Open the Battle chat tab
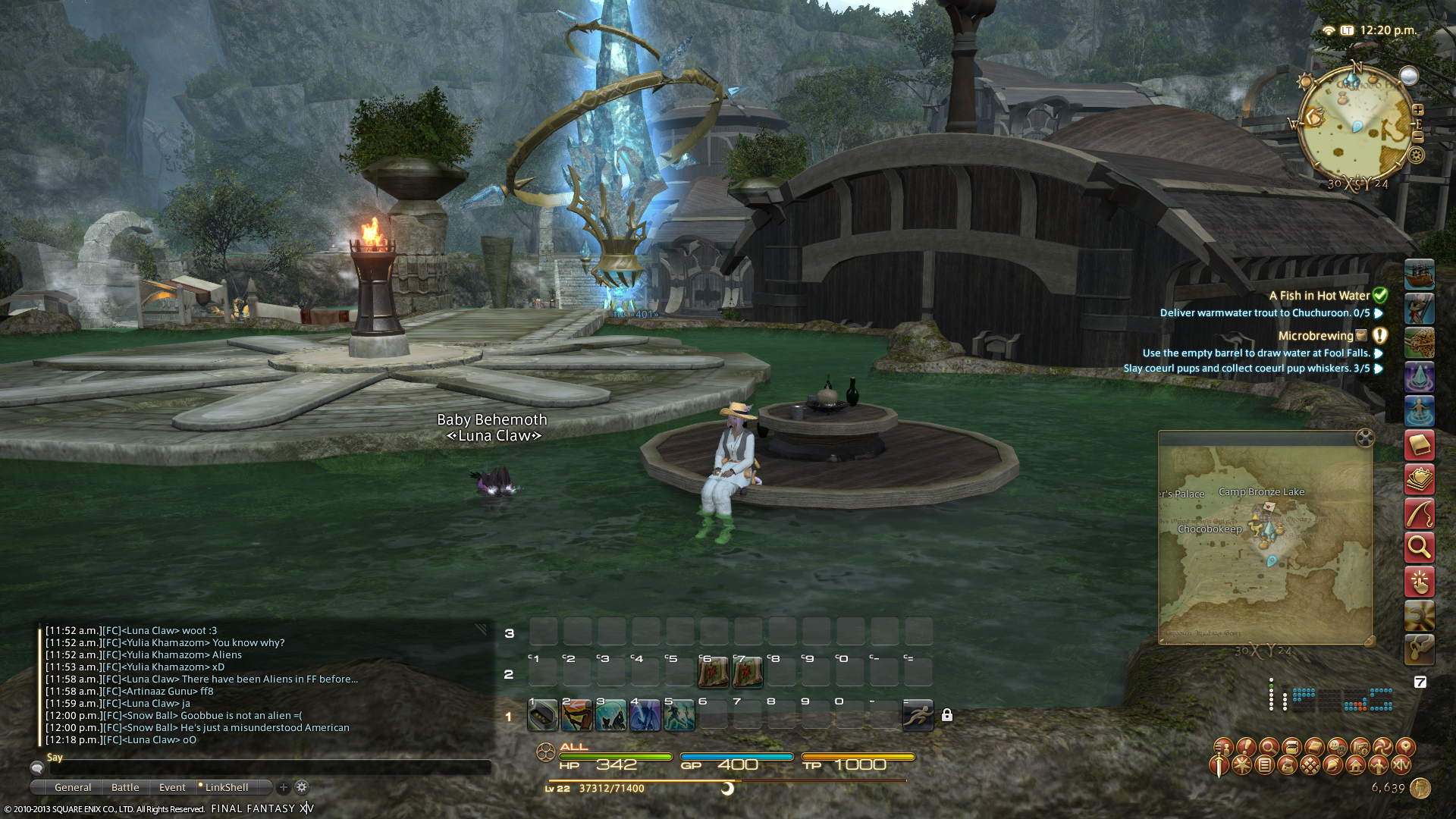This screenshot has width=1456, height=819. [x=125, y=787]
